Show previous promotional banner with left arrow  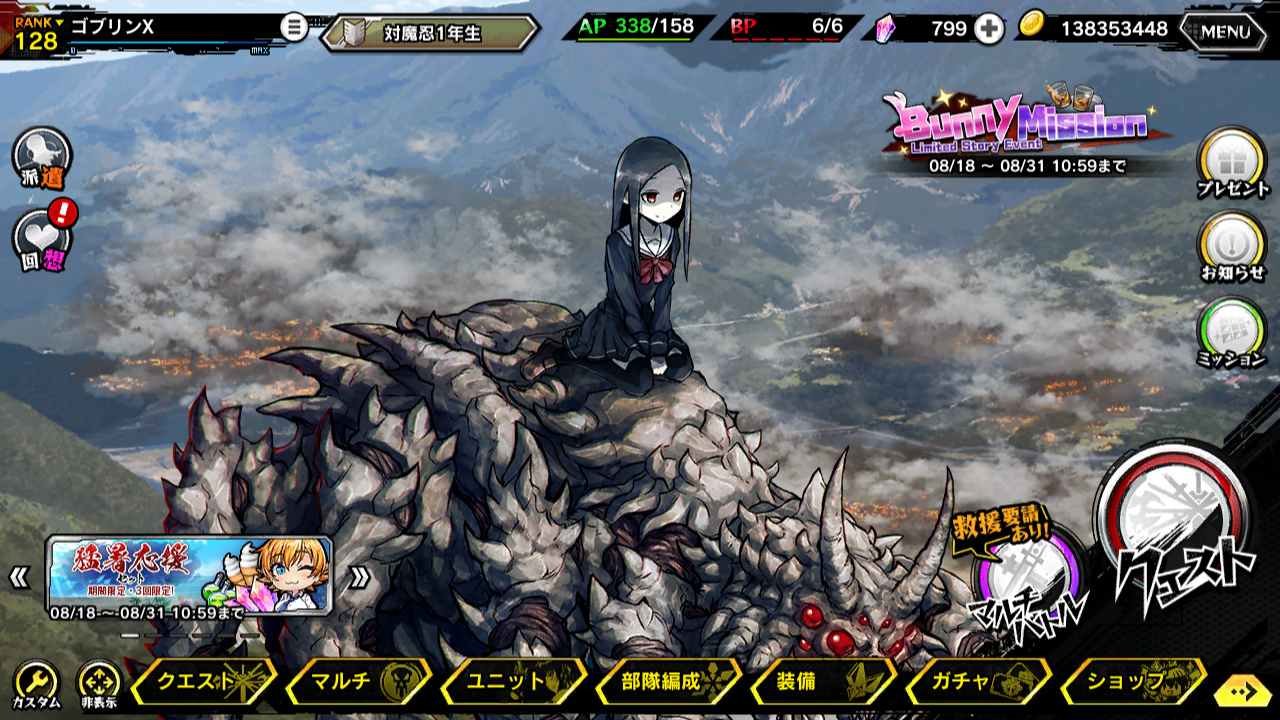pyautogui.click(x=20, y=576)
